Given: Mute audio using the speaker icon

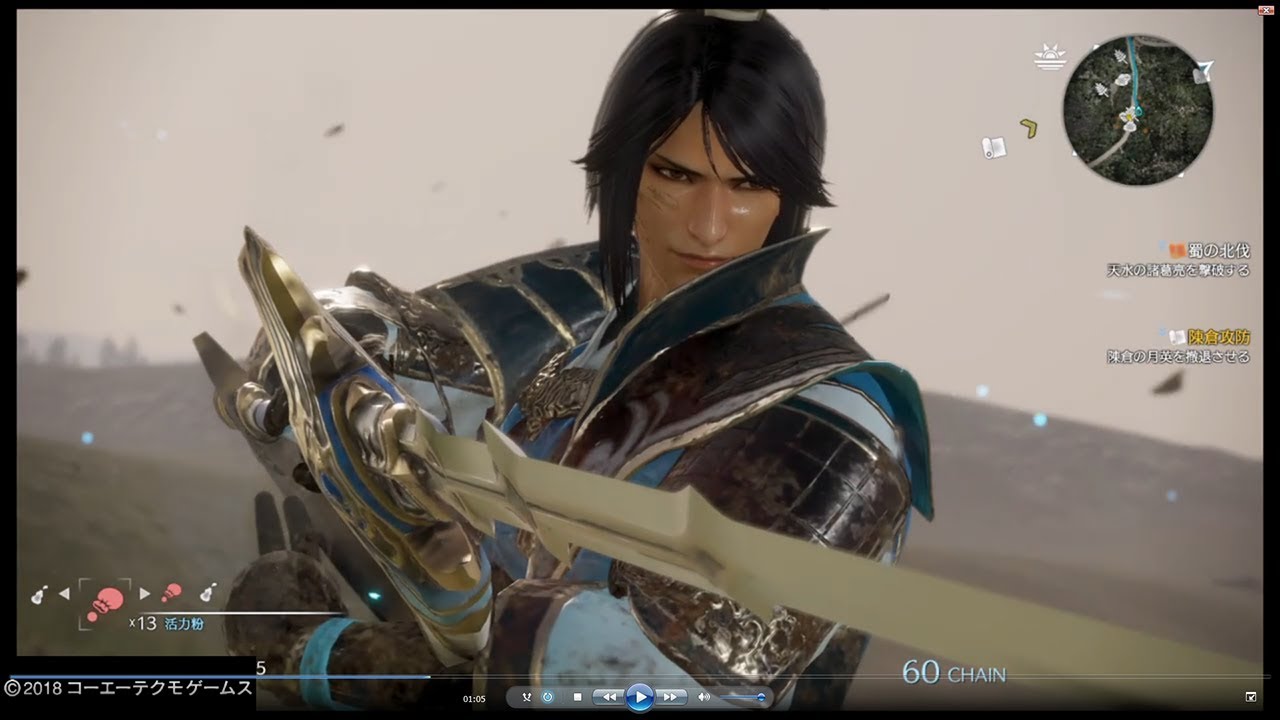Looking at the screenshot, I should click(x=706, y=697).
